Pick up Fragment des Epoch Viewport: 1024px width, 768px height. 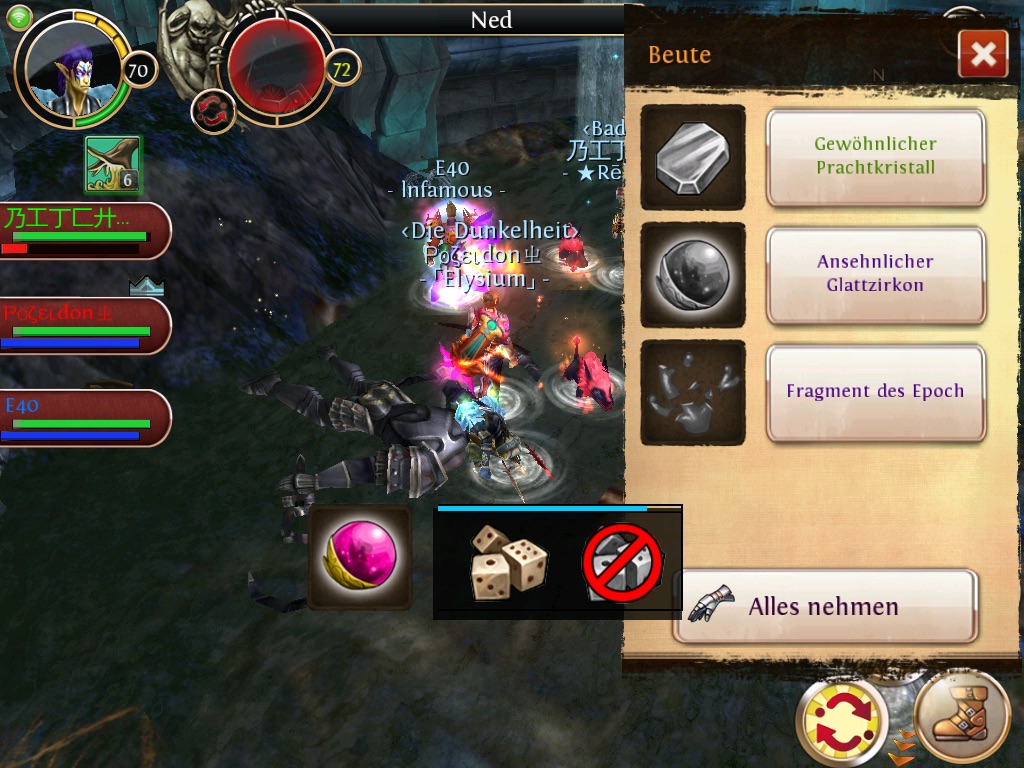click(875, 392)
